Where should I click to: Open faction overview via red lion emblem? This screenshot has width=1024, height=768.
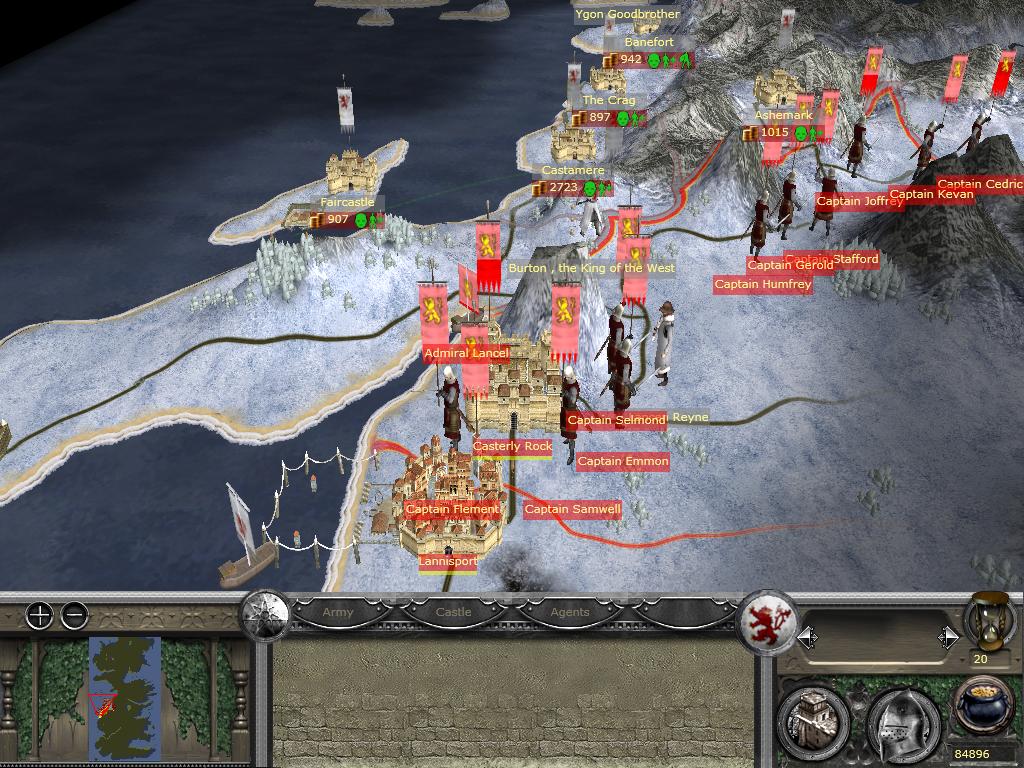(767, 620)
